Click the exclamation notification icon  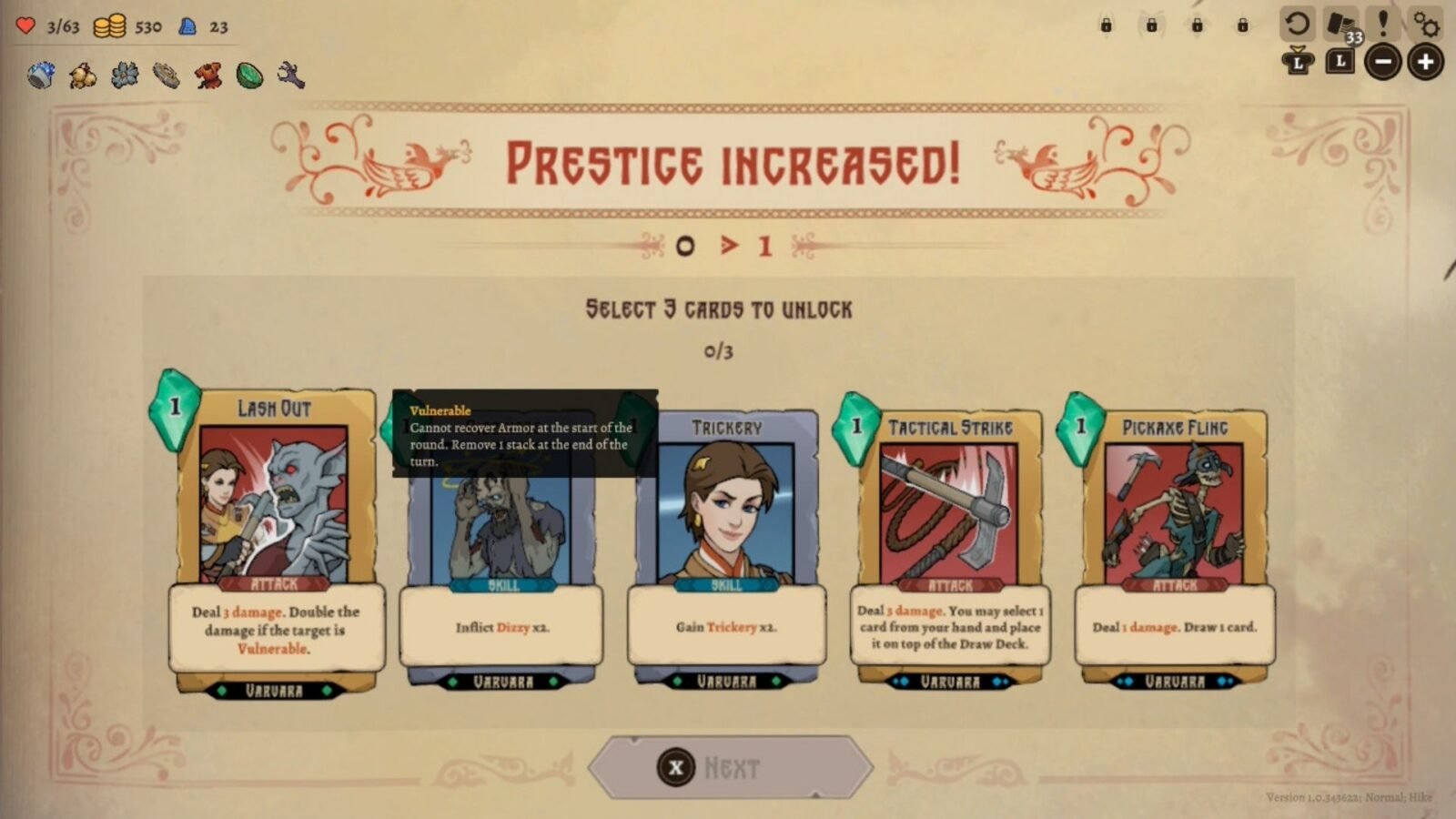click(x=1384, y=25)
